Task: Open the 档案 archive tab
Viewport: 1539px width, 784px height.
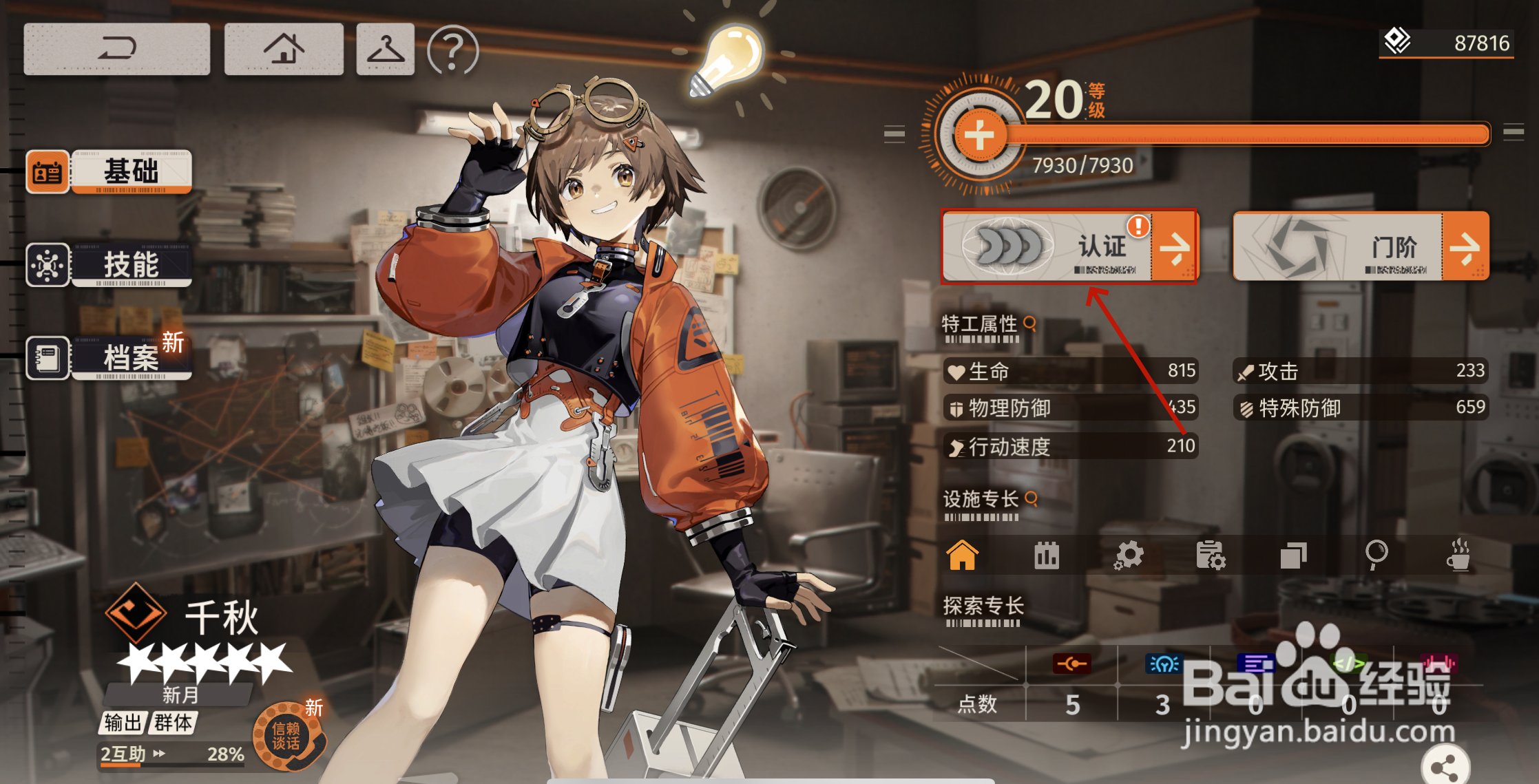Action: 110,358
